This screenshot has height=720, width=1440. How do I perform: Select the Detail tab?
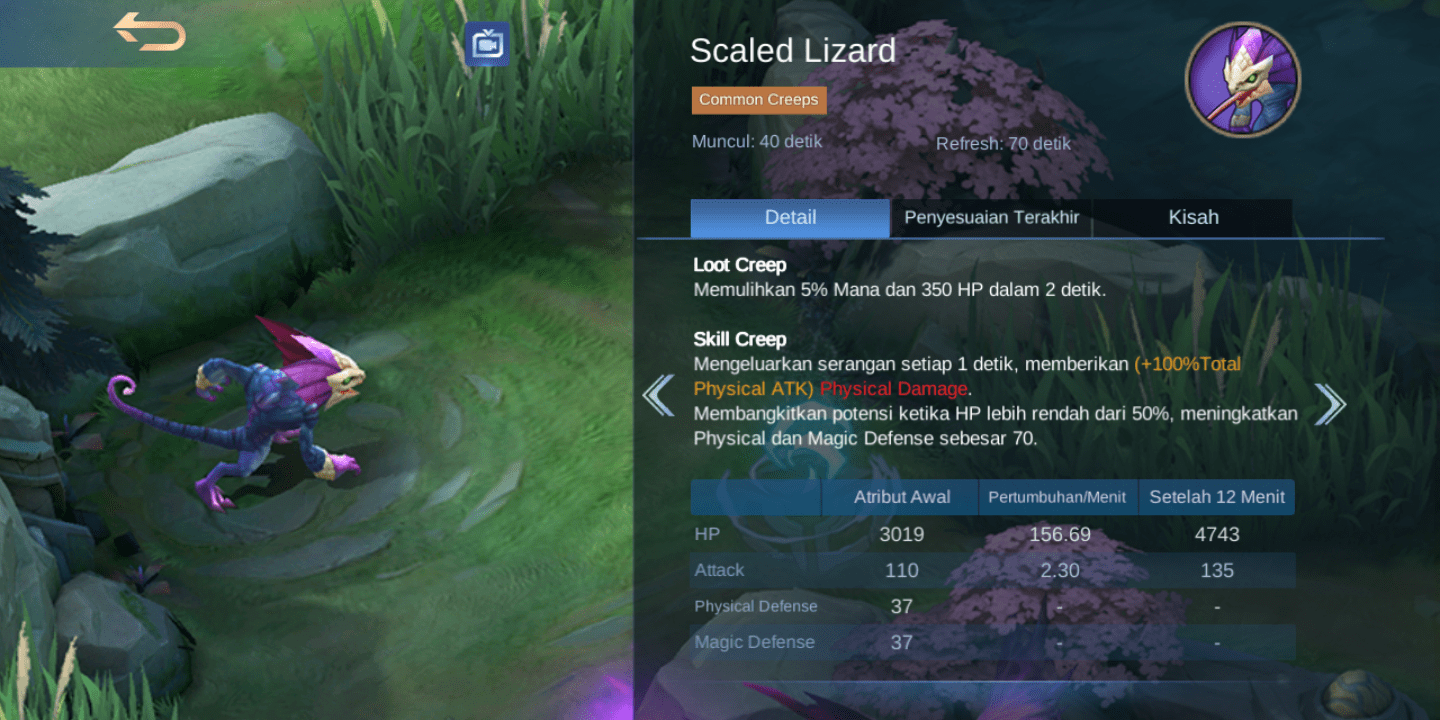coord(790,217)
